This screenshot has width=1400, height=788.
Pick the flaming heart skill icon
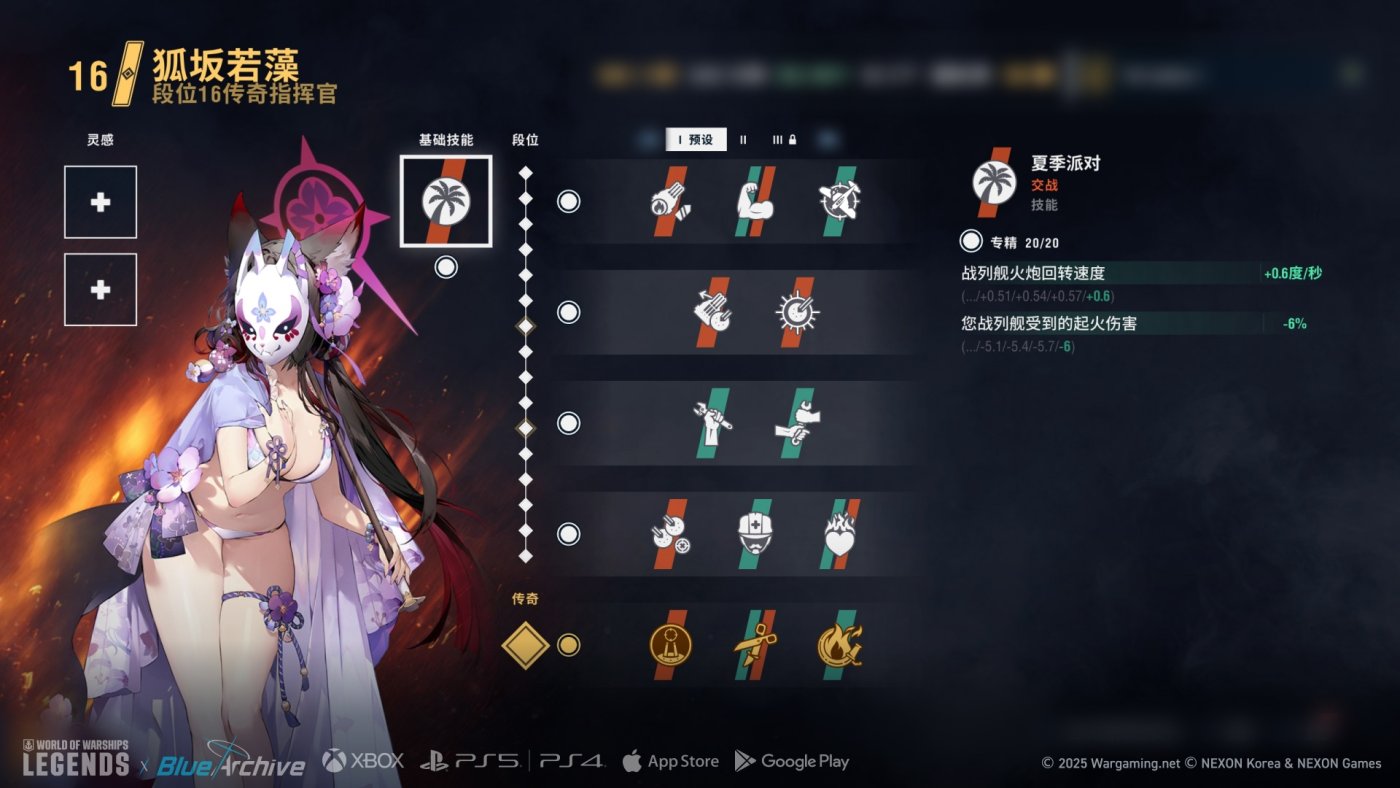(x=839, y=534)
